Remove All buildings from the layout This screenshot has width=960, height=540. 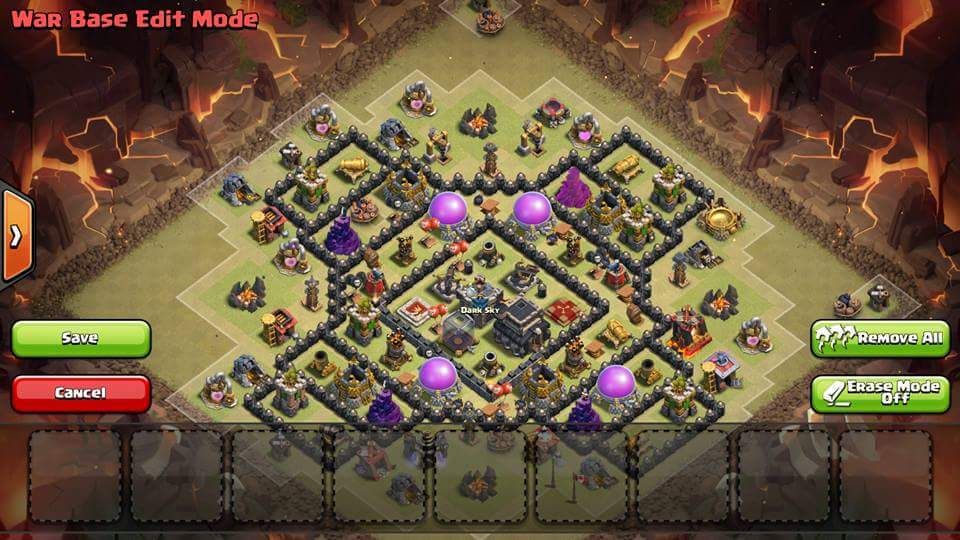[880, 338]
